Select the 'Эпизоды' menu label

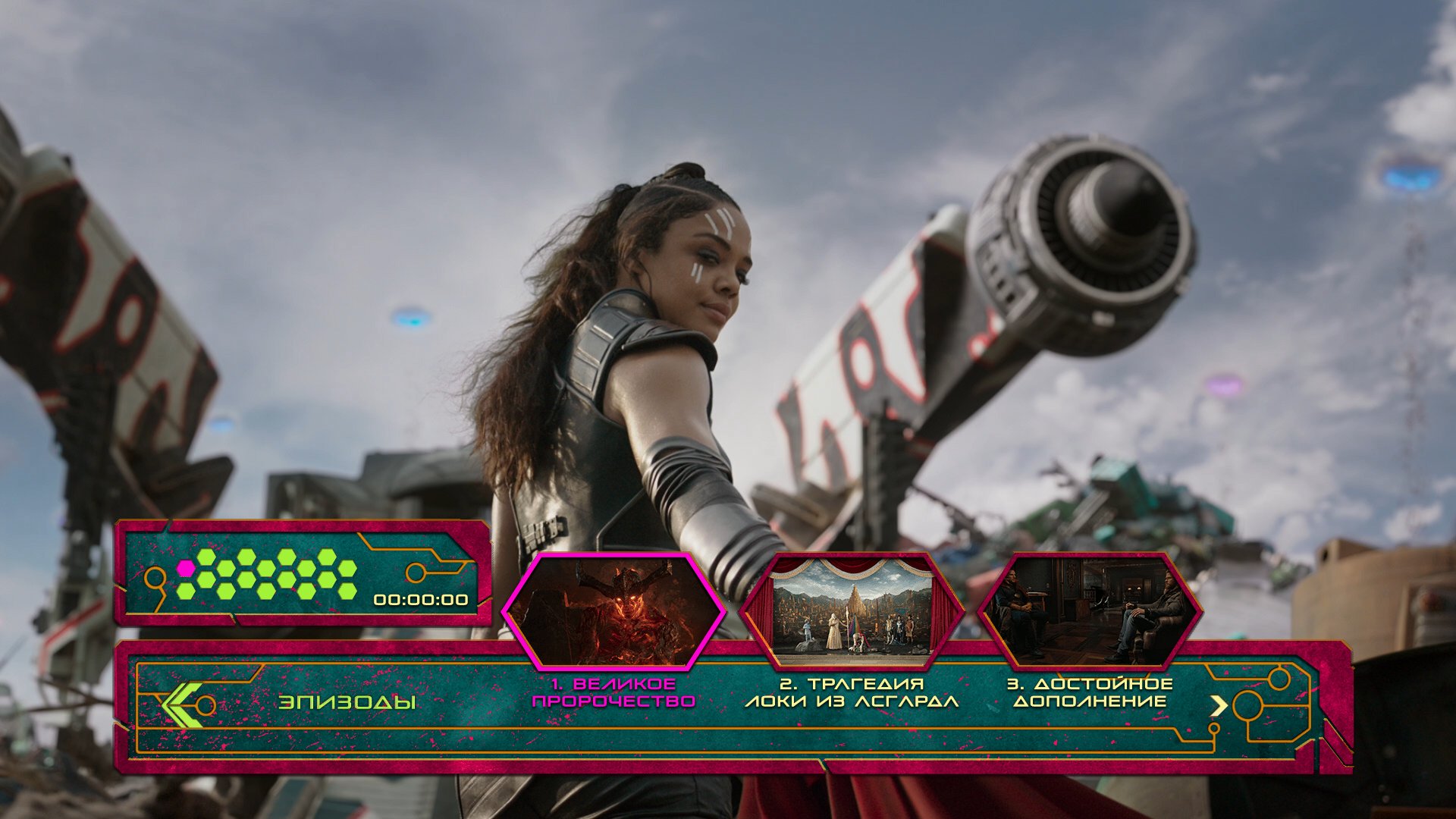347,702
